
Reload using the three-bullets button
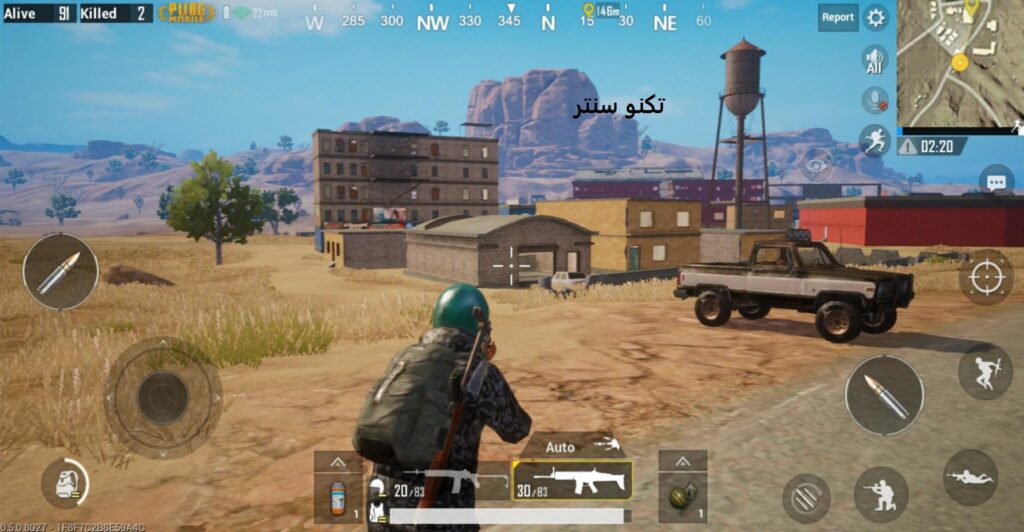coord(806,494)
